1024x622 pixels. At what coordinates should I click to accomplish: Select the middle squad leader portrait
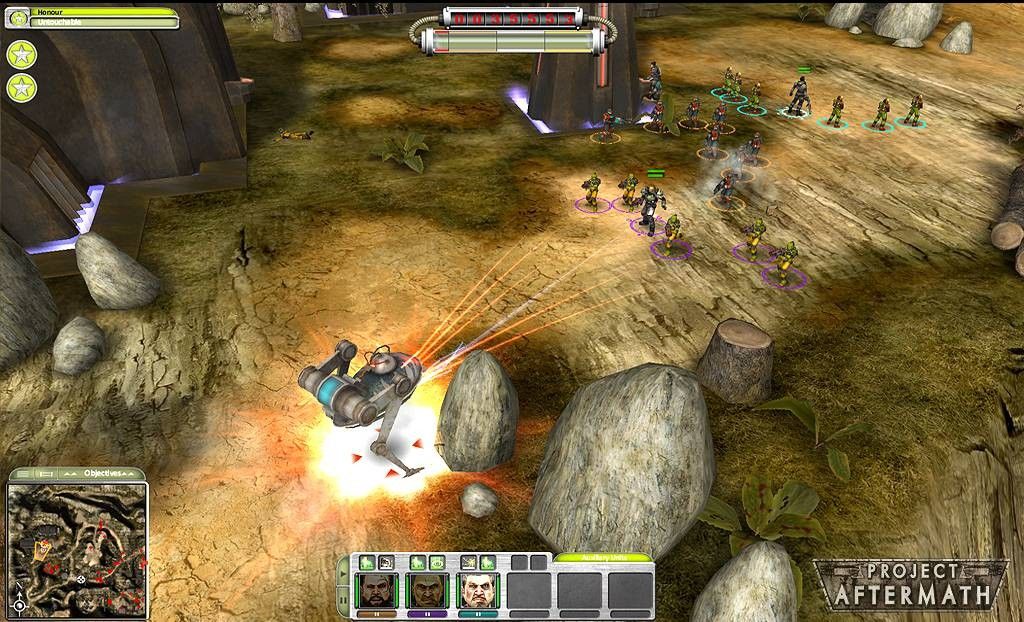pos(429,588)
